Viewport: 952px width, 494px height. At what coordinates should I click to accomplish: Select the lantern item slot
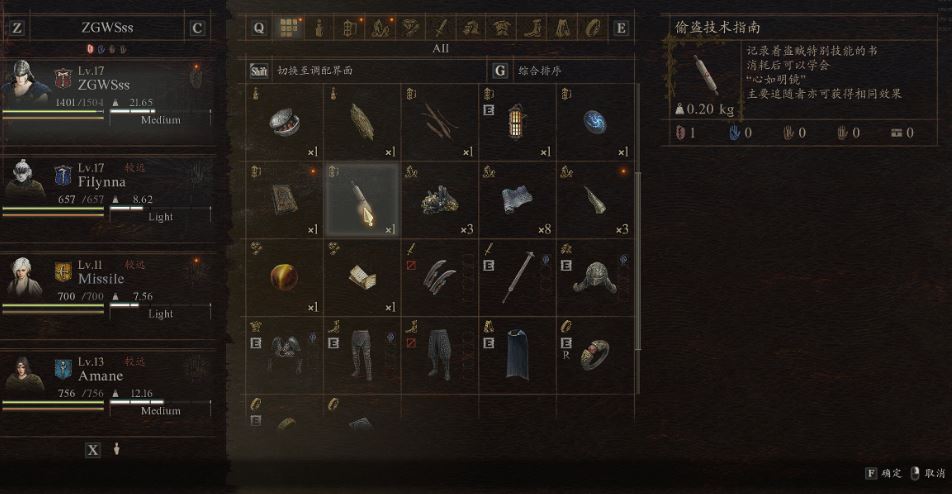click(518, 121)
